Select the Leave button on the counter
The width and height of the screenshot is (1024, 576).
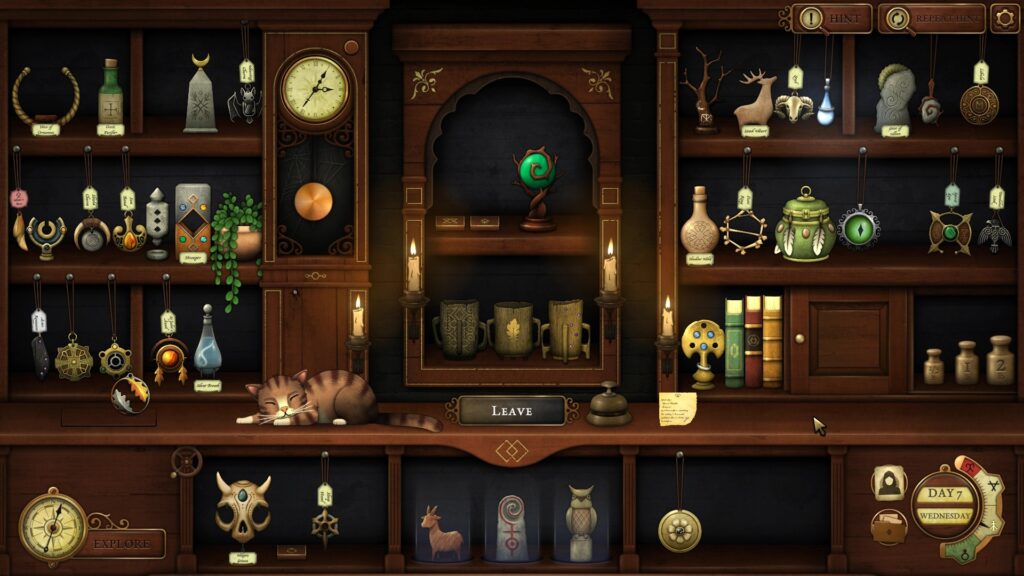click(x=511, y=410)
